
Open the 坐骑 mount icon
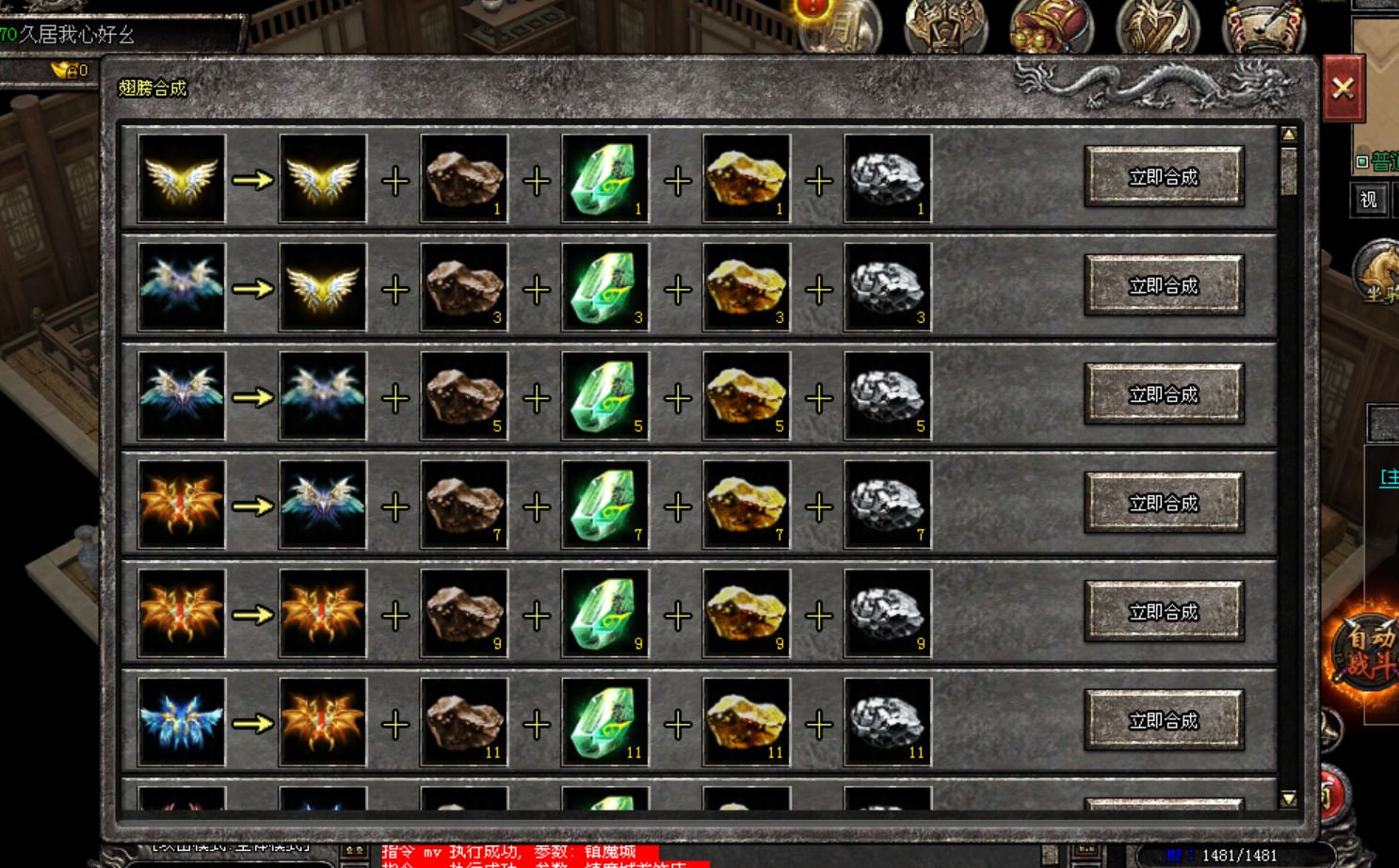click(x=1377, y=273)
